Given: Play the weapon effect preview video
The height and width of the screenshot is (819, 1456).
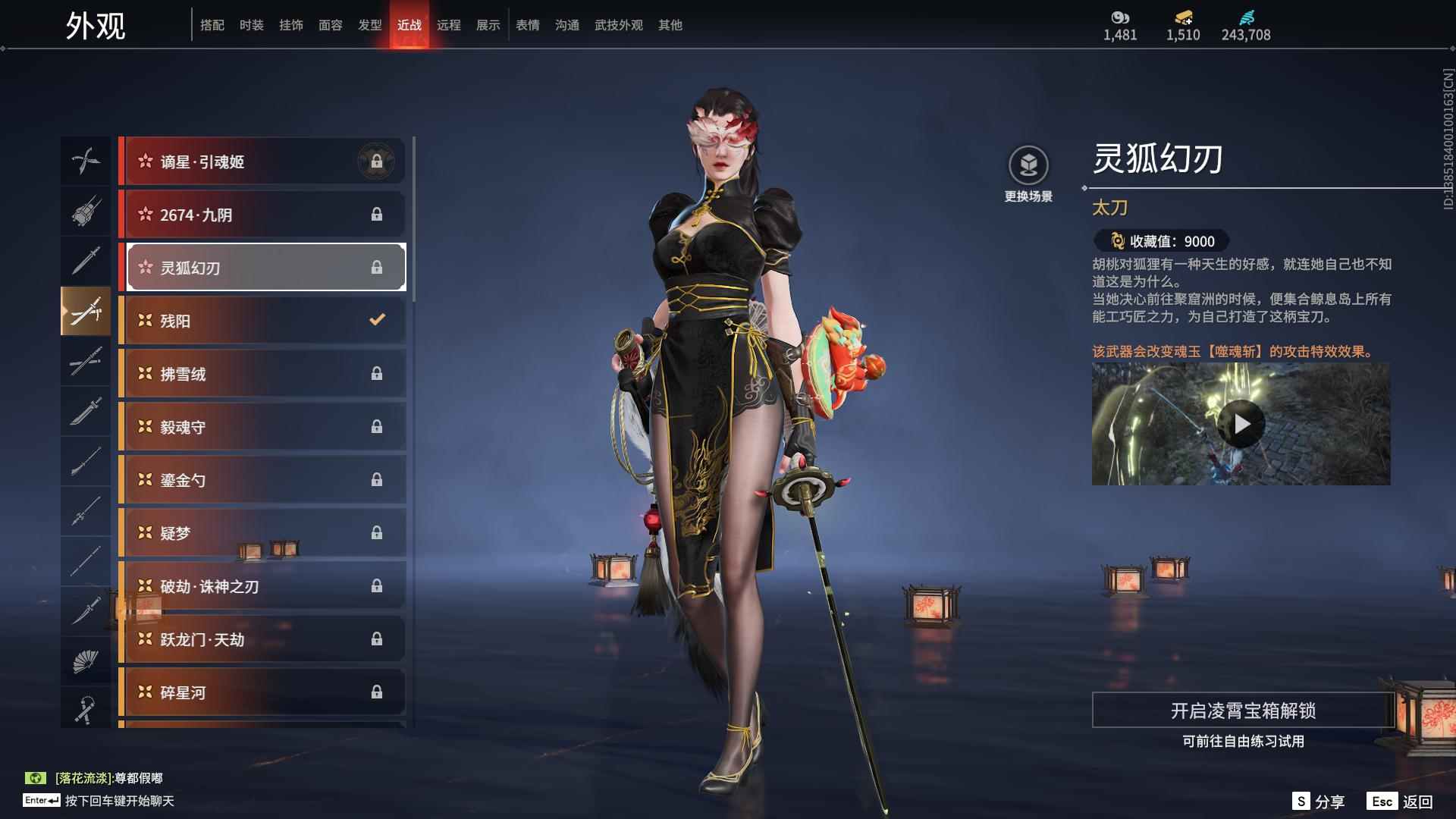Looking at the screenshot, I should tap(1240, 425).
